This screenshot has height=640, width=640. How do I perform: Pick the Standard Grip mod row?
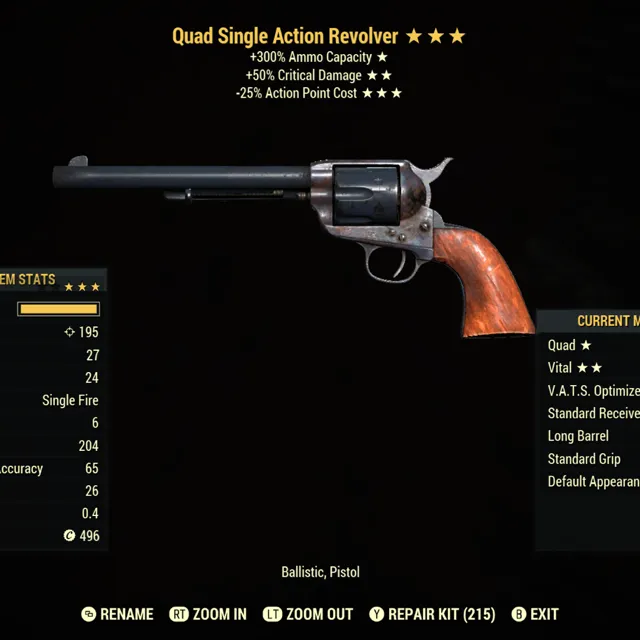point(584,459)
